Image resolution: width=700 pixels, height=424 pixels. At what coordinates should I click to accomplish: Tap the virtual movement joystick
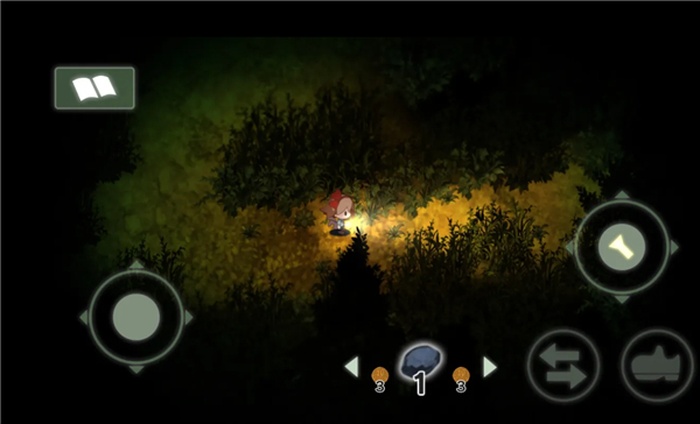click(136, 317)
